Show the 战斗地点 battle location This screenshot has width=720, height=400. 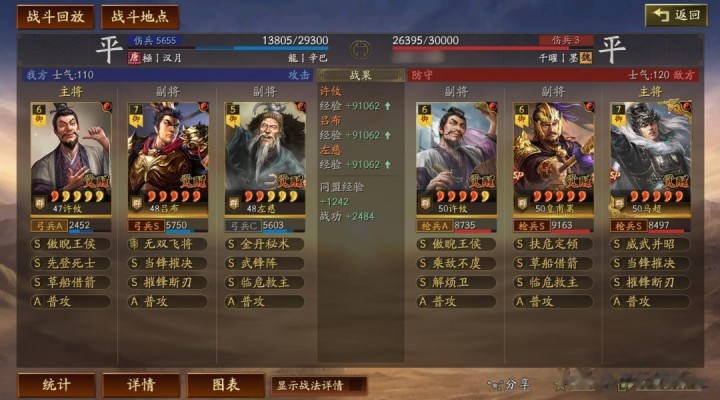139,17
